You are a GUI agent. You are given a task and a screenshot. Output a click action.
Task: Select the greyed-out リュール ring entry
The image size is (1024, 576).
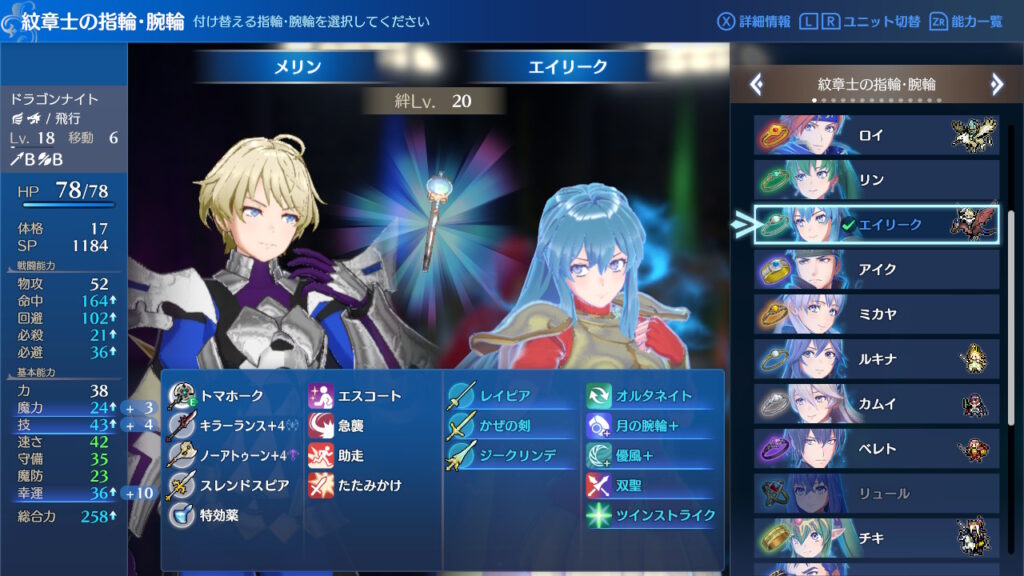[x=876, y=494]
